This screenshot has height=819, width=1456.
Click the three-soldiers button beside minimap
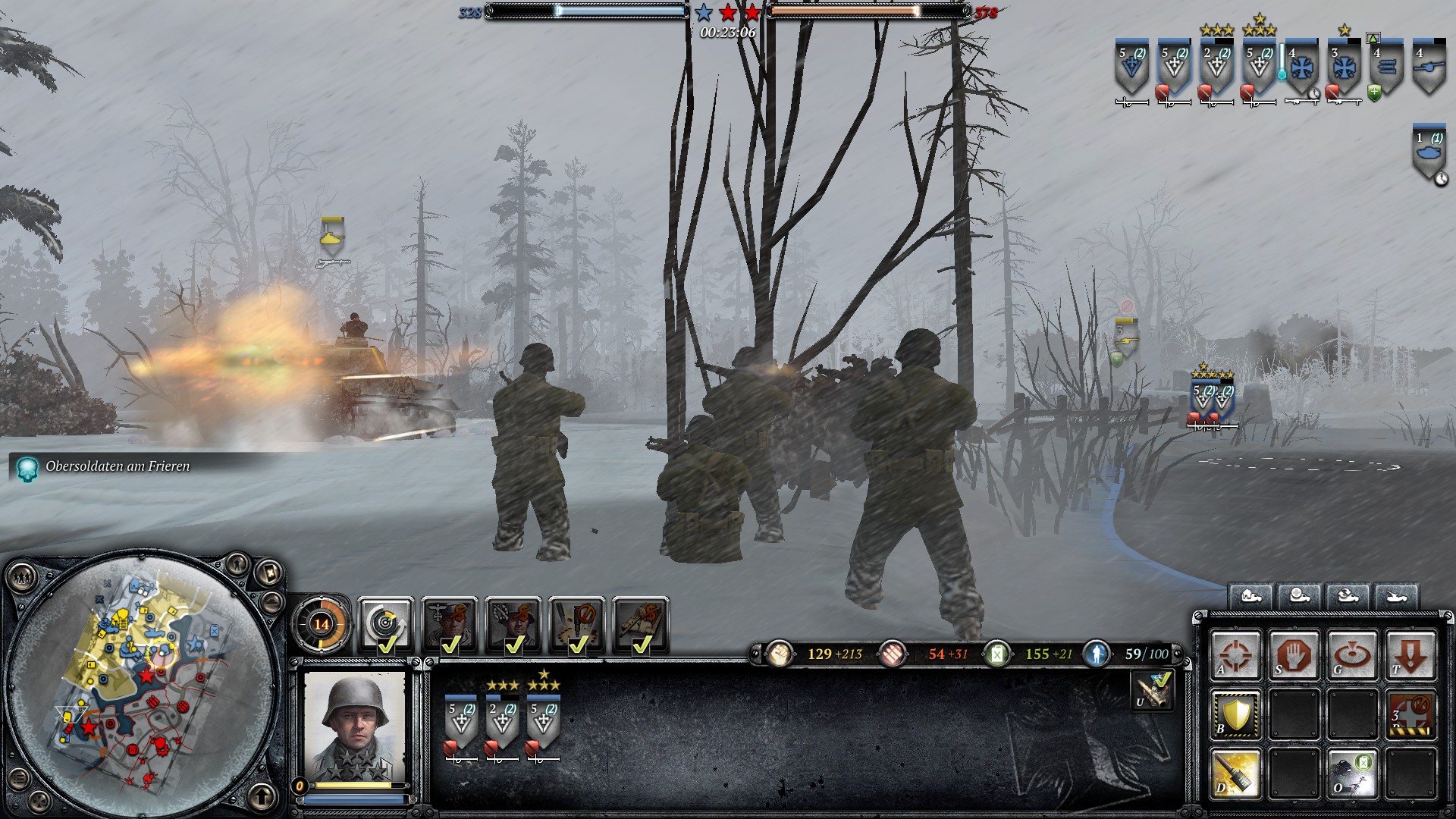click(22, 579)
